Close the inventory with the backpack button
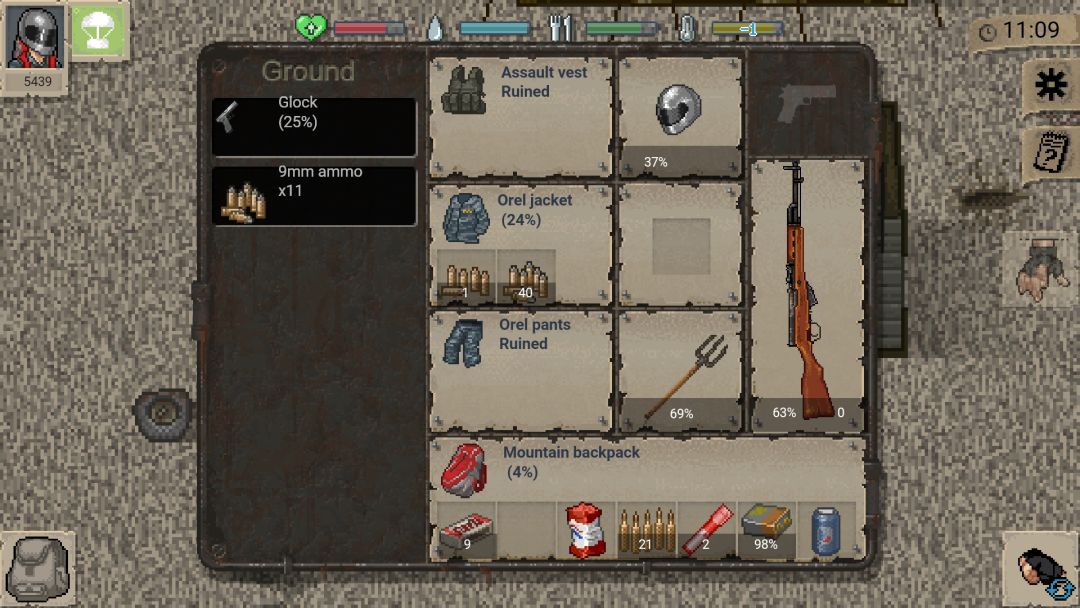1080x608 pixels. 38,568
